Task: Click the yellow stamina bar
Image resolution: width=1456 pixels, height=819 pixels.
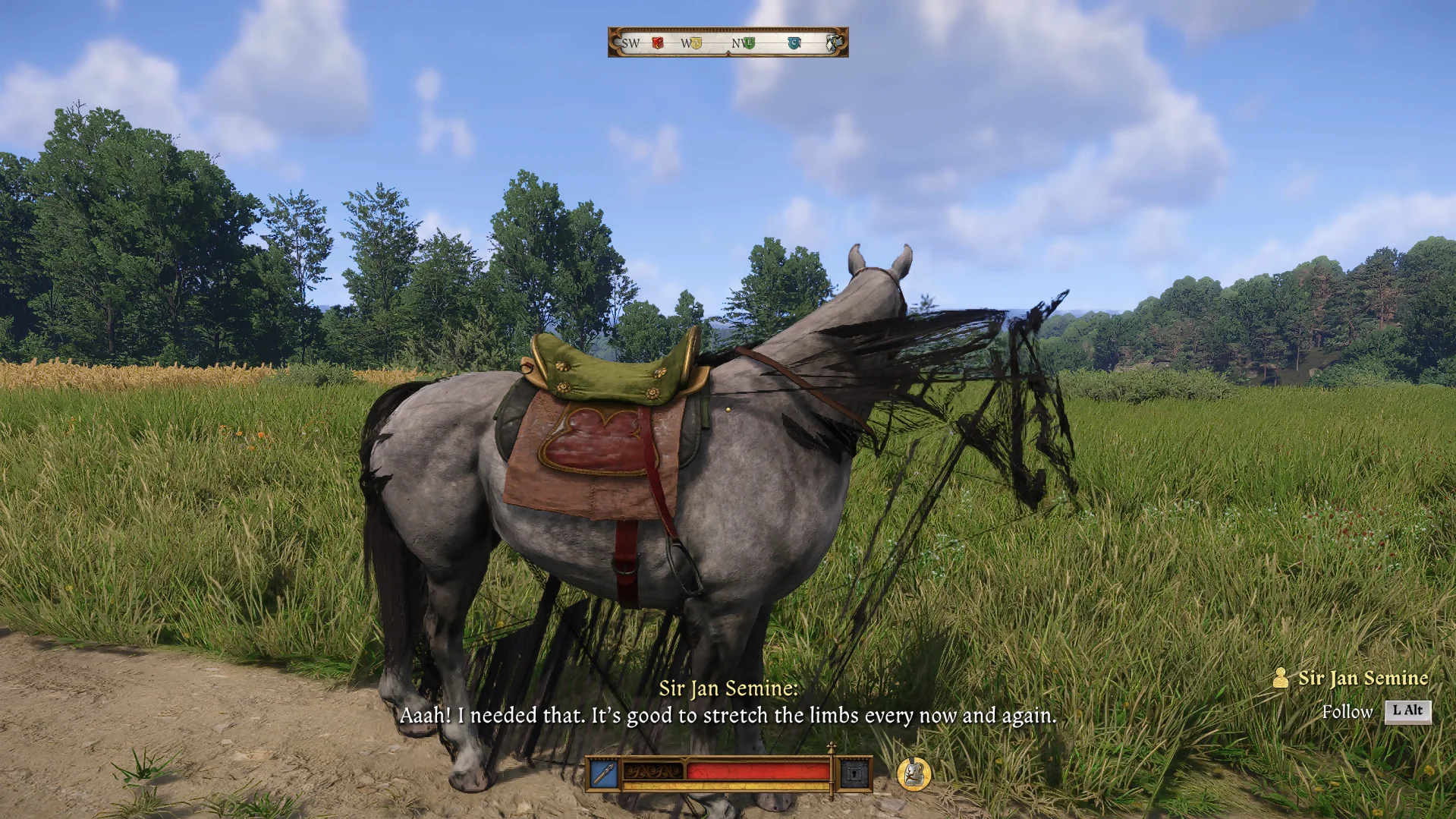Action: click(726, 786)
